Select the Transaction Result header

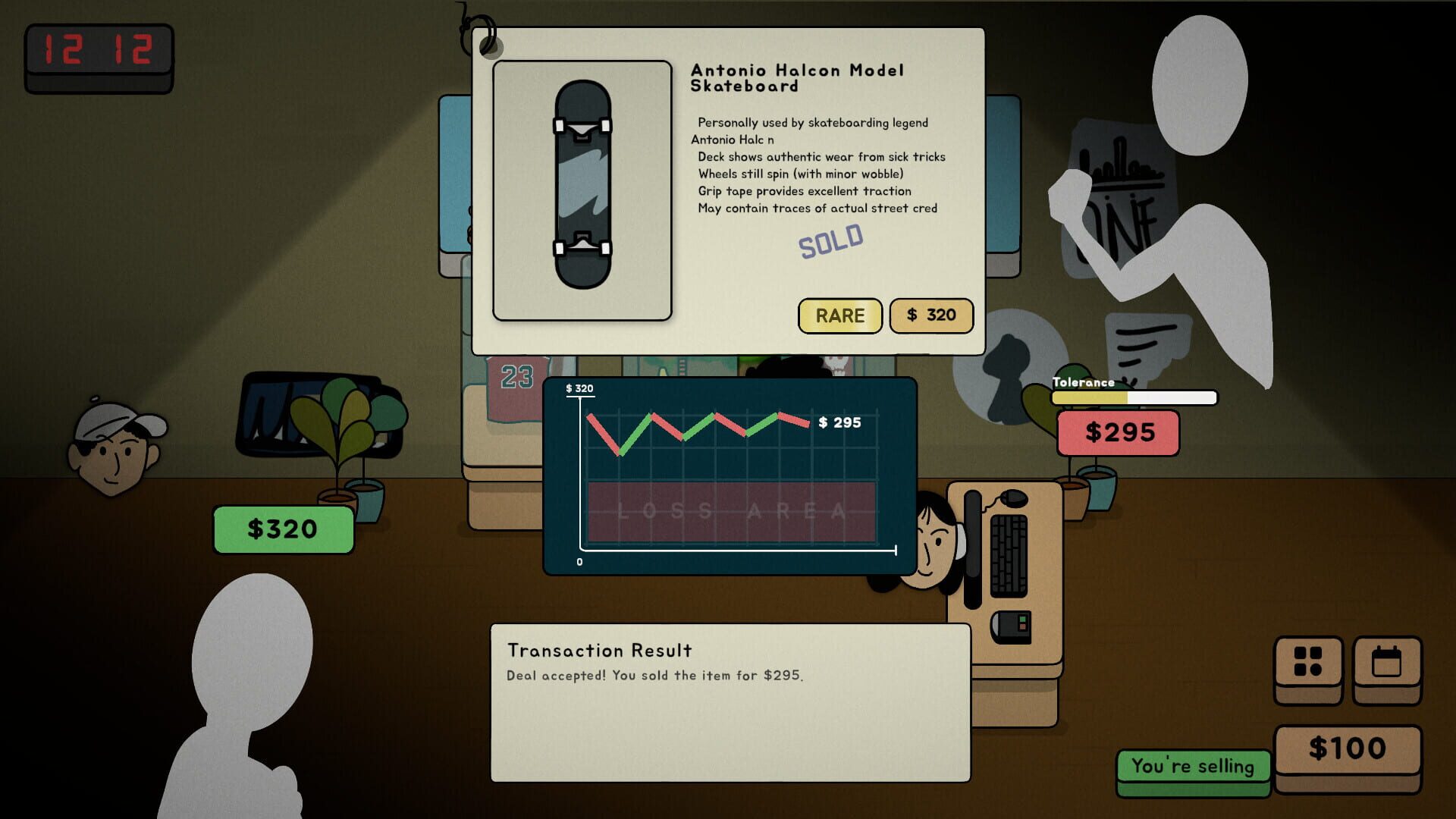tap(601, 650)
